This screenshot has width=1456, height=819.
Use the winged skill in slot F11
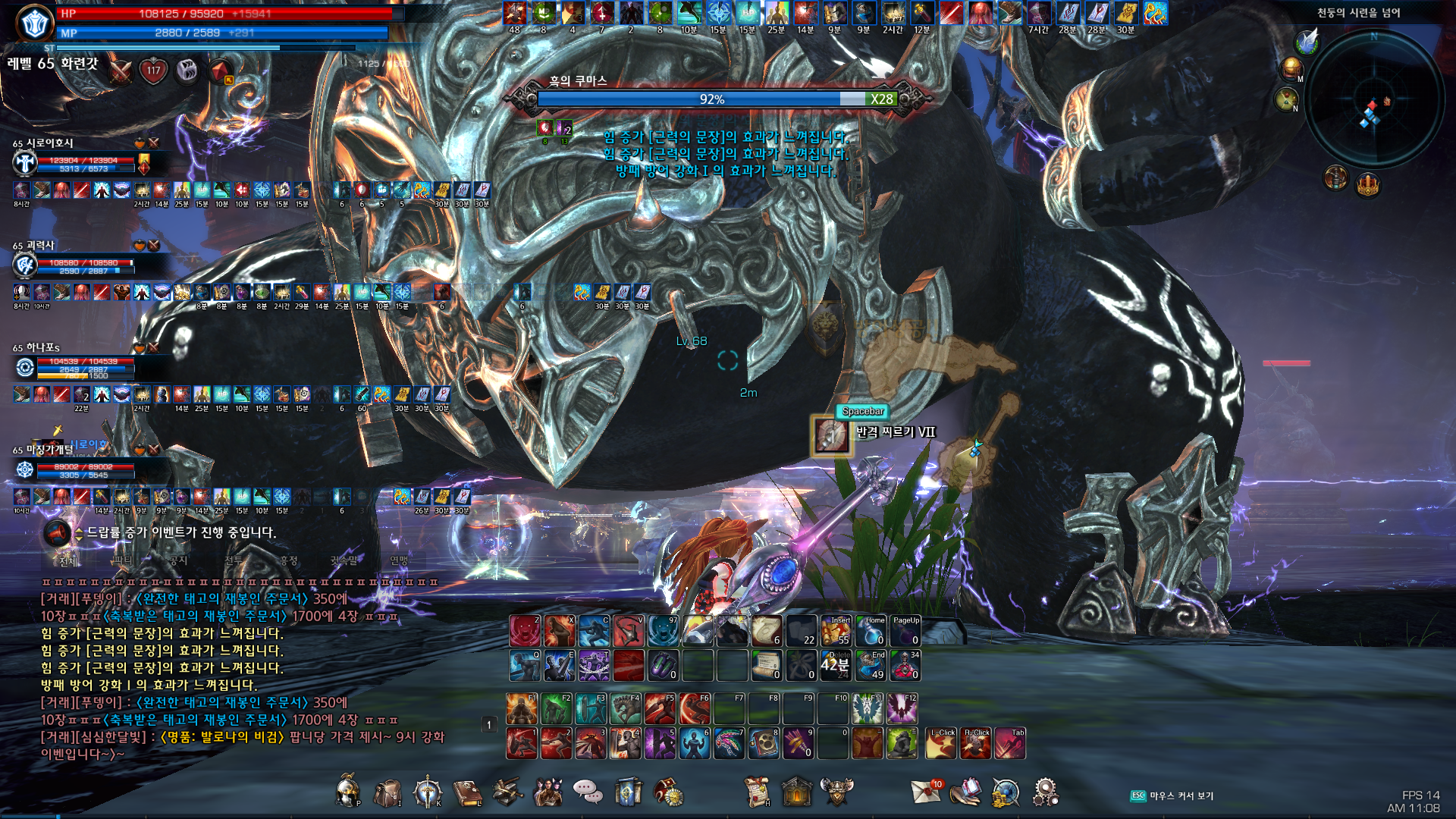coord(867,709)
